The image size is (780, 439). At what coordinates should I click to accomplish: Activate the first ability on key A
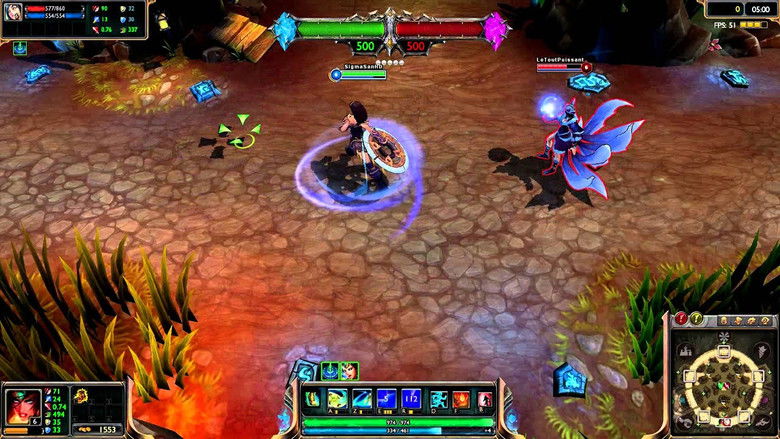tap(339, 400)
